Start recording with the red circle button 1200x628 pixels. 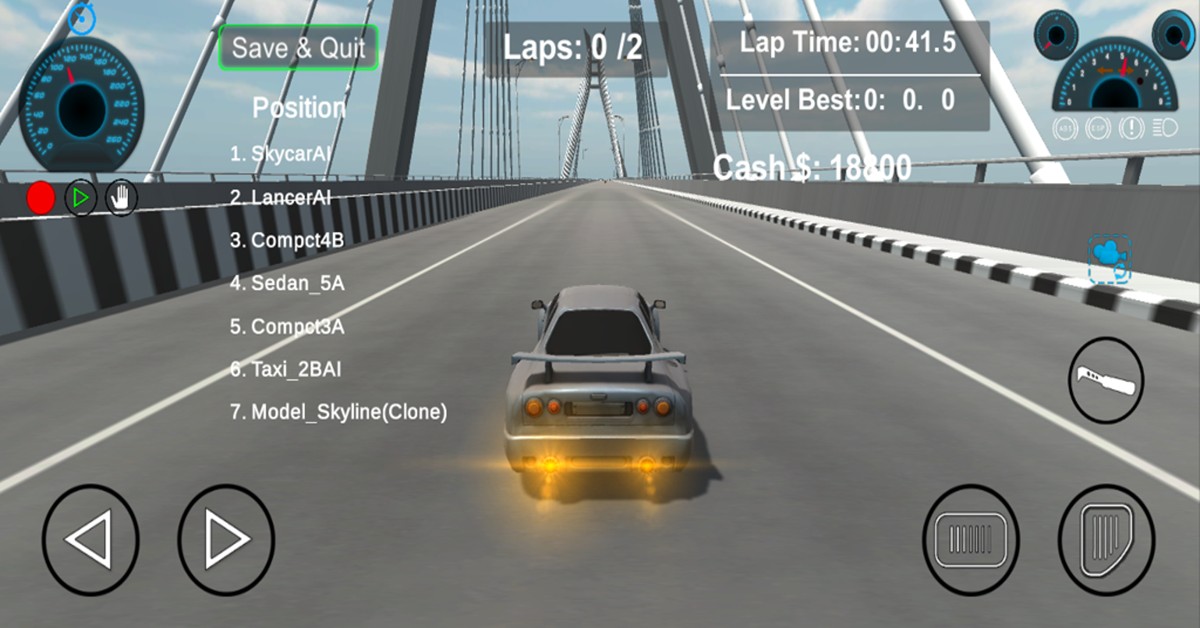click(x=41, y=198)
